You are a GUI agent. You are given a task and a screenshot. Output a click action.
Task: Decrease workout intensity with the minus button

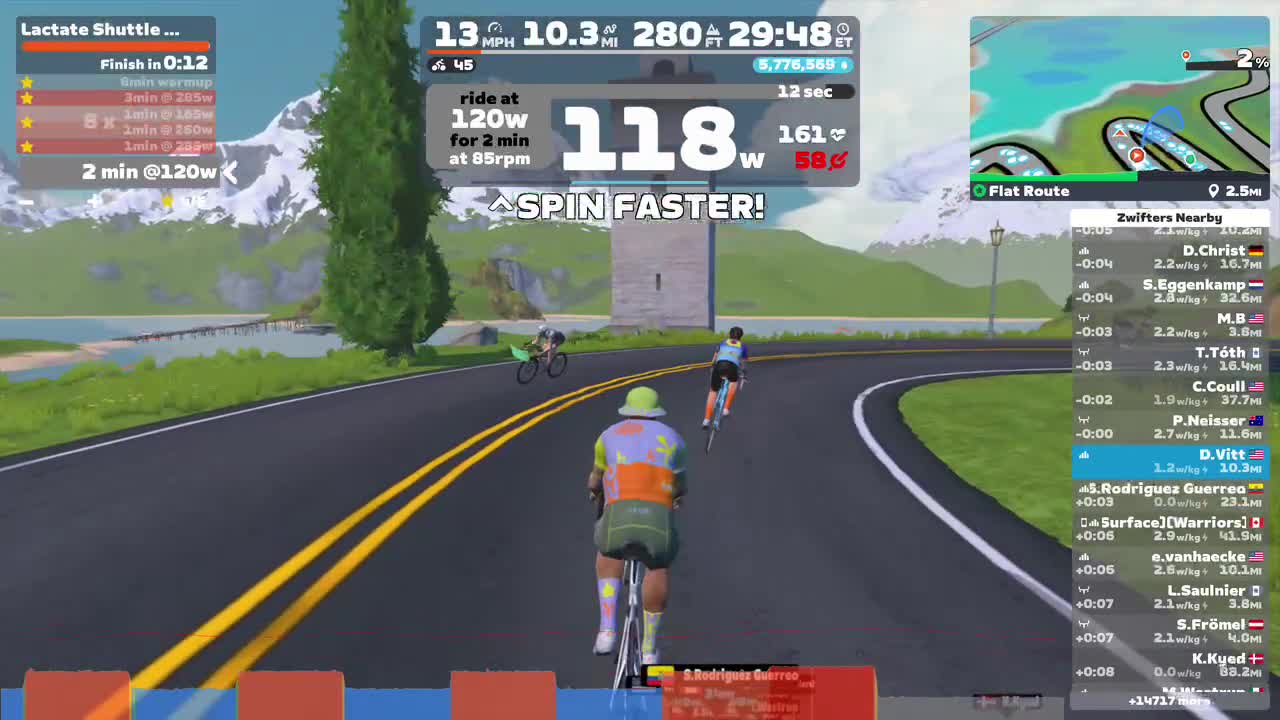tap(26, 201)
